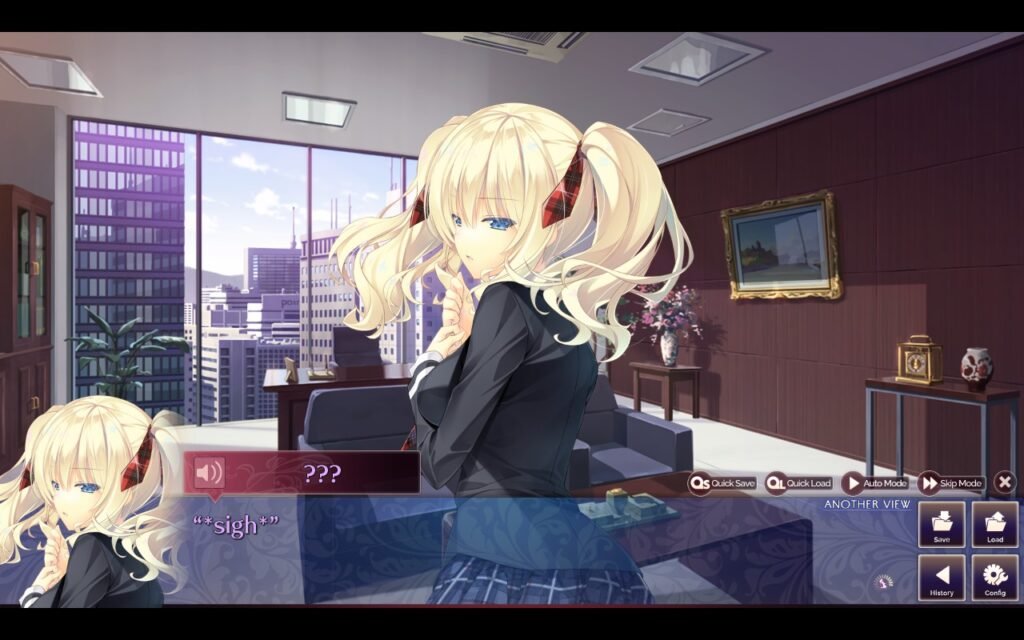Click the Quick Save button
The width and height of the screenshot is (1024, 640).
pyautogui.click(x=722, y=483)
